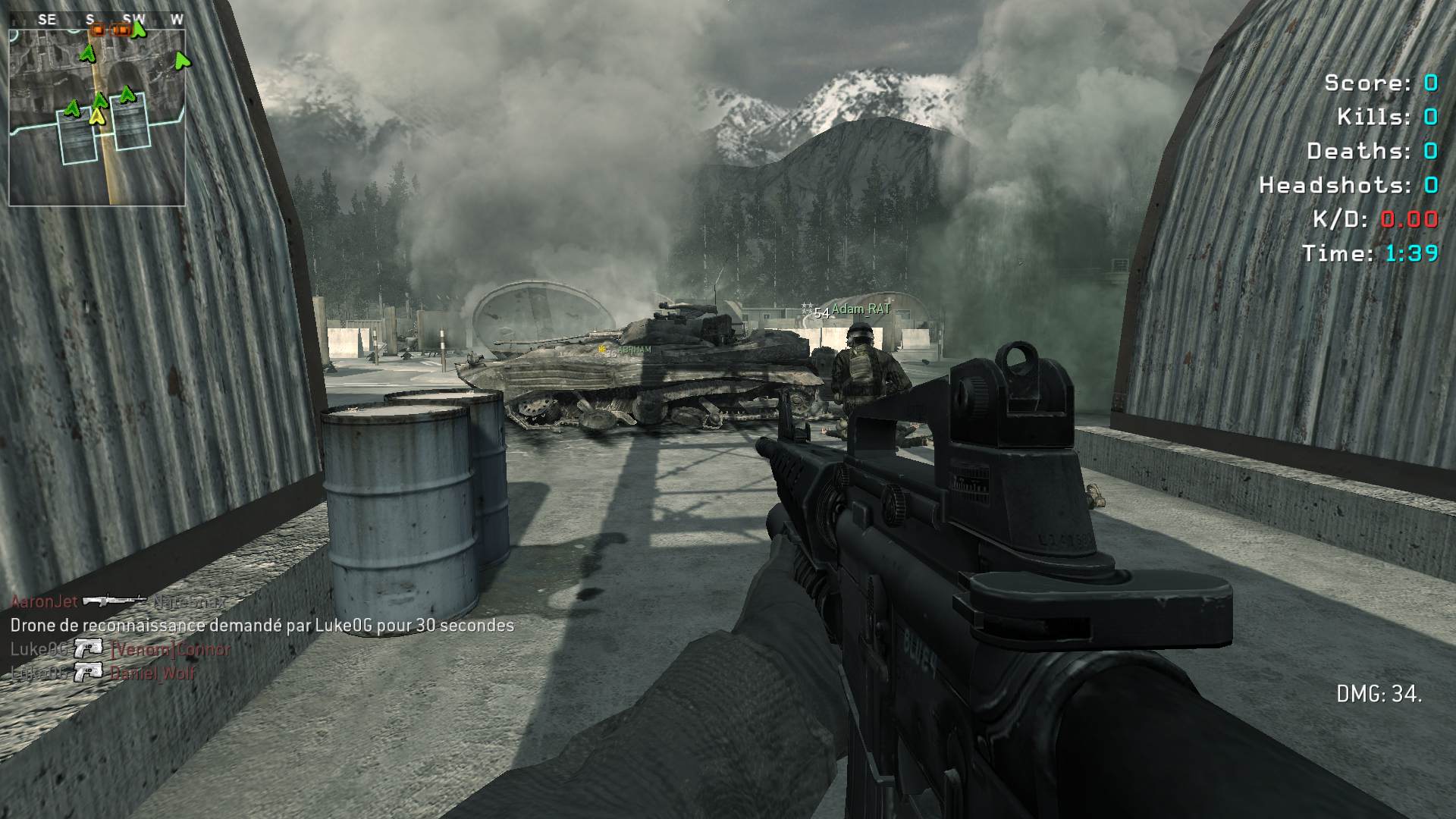Select the yellow player arrow on minimap
This screenshot has width=1456, height=819.
(x=97, y=116)
